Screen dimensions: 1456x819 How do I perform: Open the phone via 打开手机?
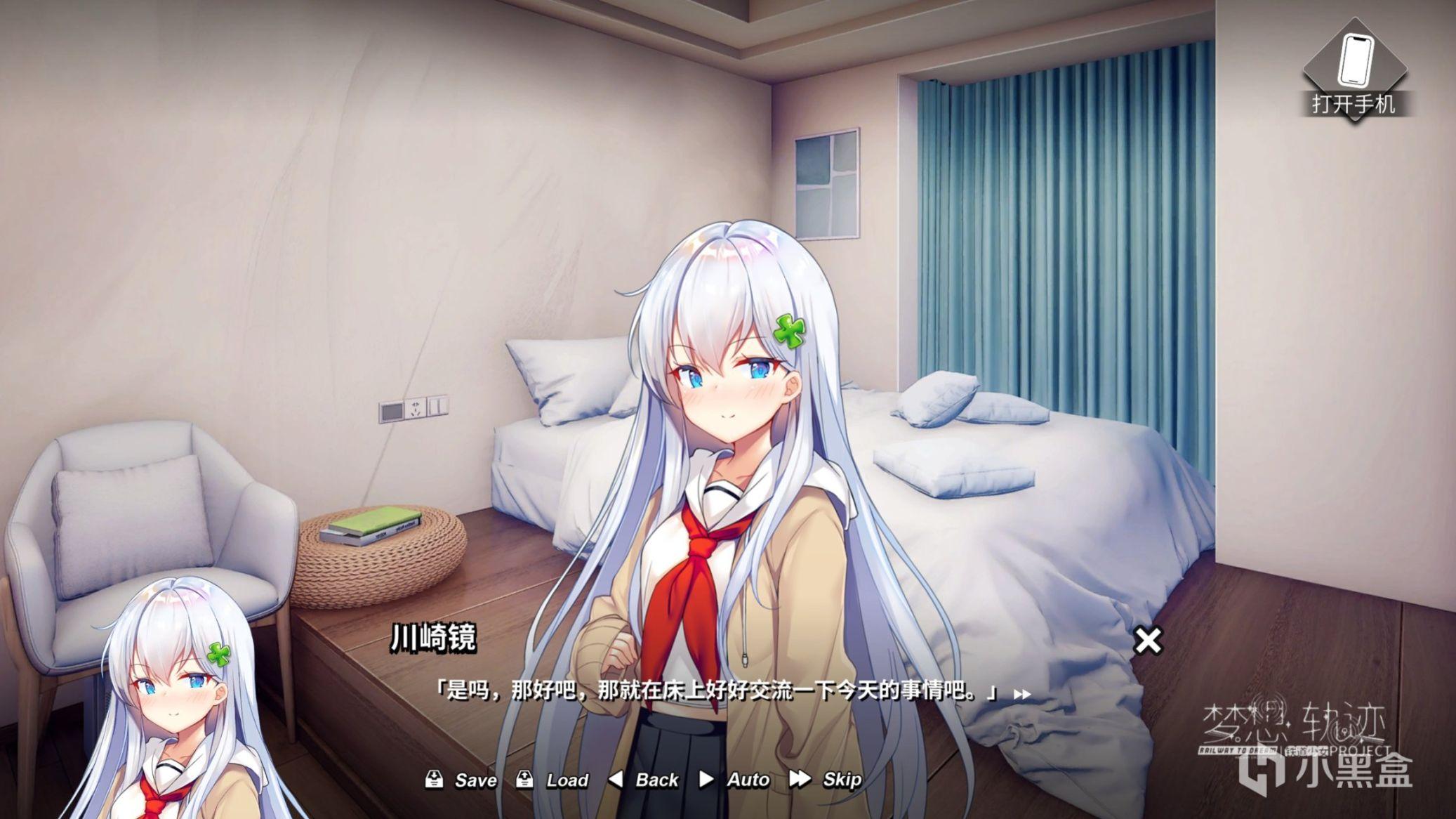[x=1354, y=71]
